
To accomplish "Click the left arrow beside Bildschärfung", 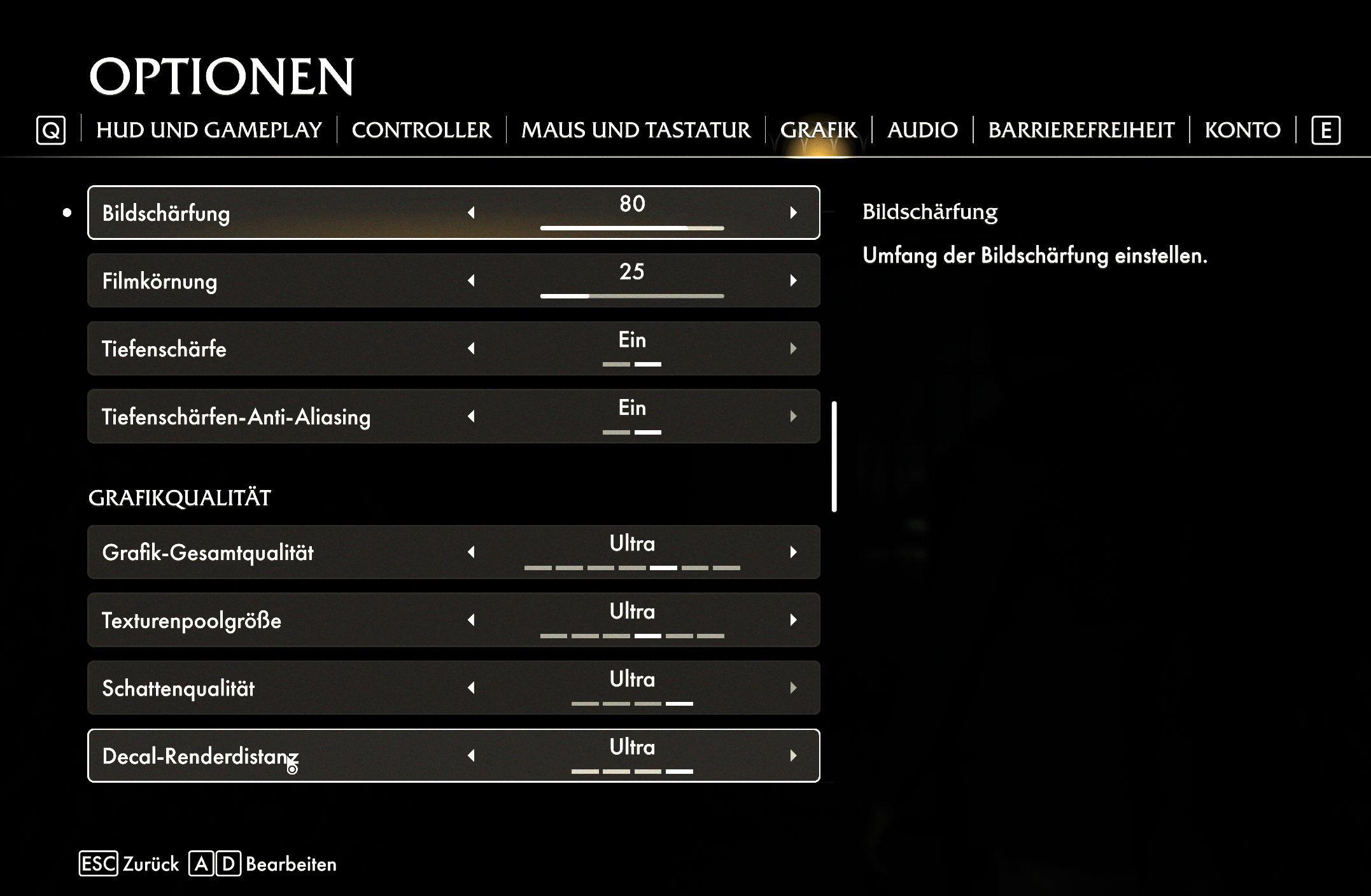I will point(472,213).
